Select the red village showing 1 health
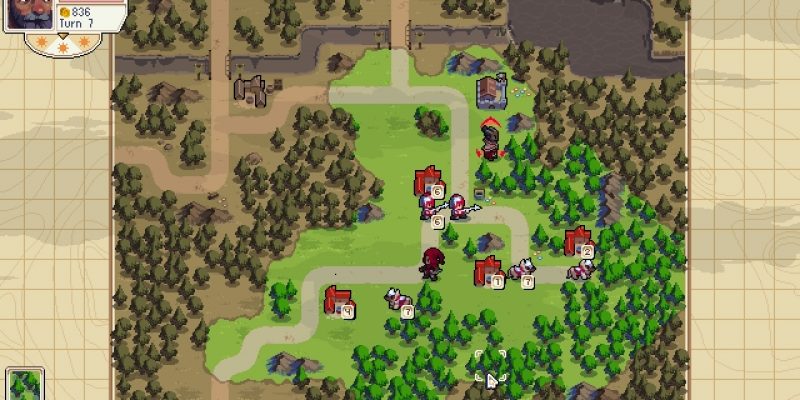This screenshot has height=400, width=800. tap(487, 271)
